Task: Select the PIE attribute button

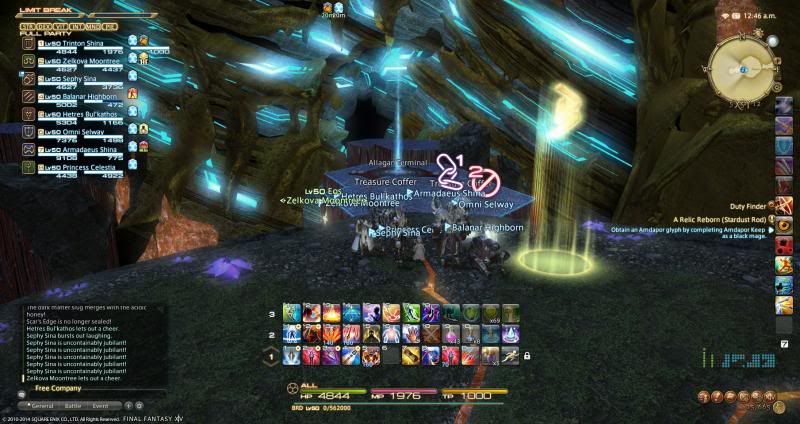Action: (110, 24)
